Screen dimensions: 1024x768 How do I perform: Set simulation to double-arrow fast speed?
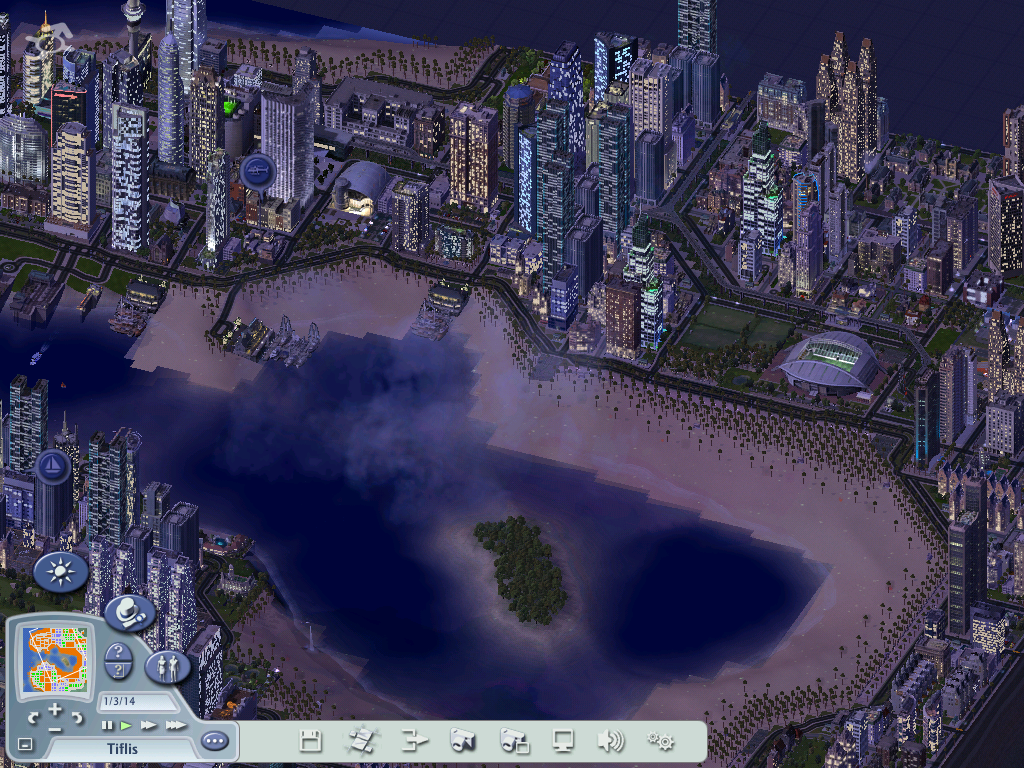click(x=148, y=725)
